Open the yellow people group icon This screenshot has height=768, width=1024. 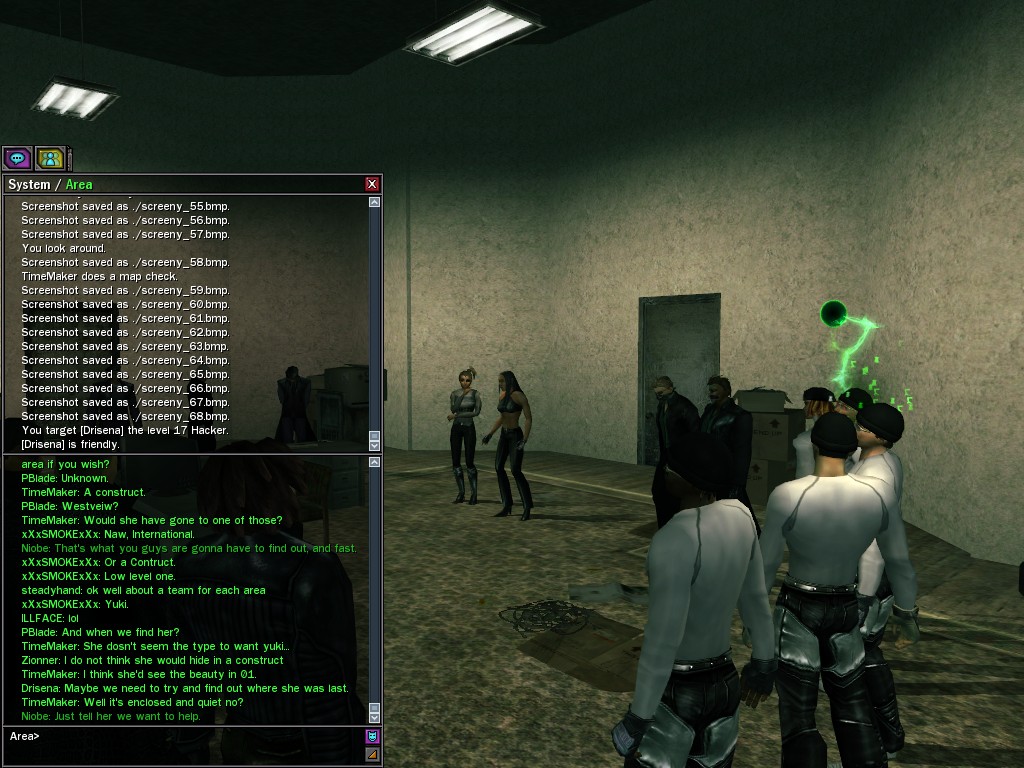(x=50, y=158)
